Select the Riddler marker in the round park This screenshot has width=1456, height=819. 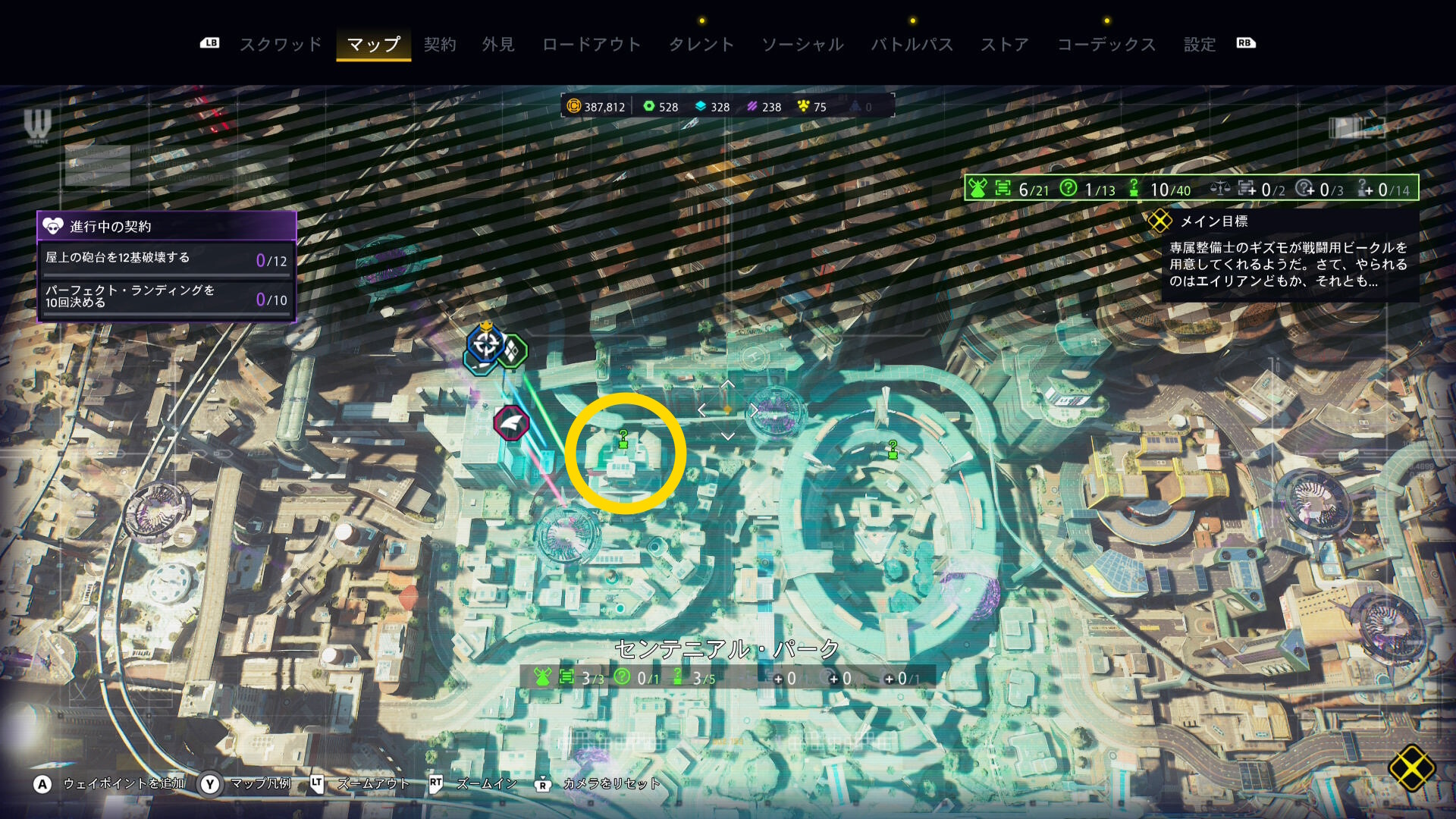(893, 449)
